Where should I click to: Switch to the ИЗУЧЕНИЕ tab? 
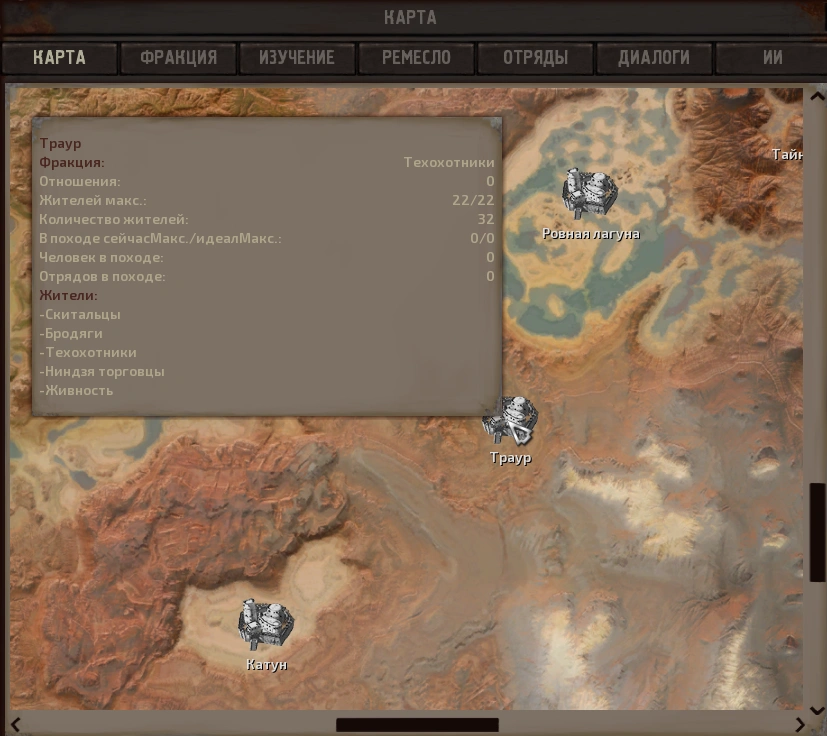(x=297, y=57)
